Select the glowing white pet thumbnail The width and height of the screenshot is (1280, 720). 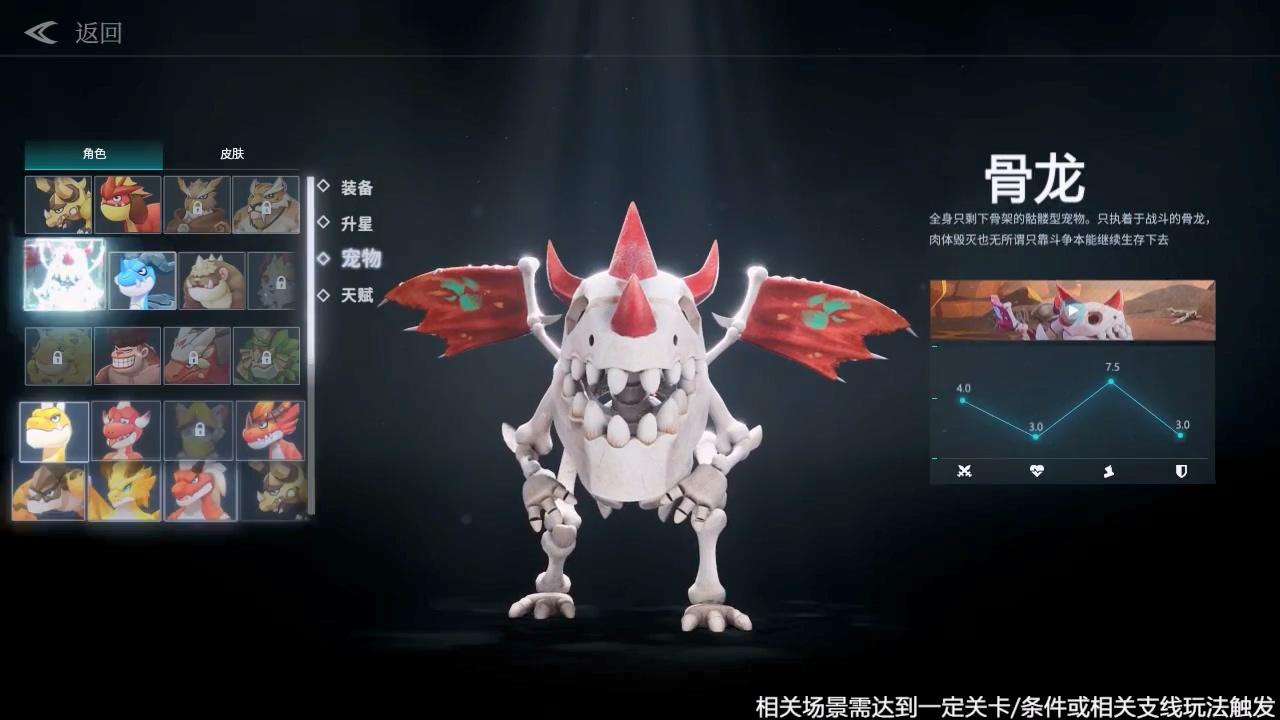click(x=64, y=279)
